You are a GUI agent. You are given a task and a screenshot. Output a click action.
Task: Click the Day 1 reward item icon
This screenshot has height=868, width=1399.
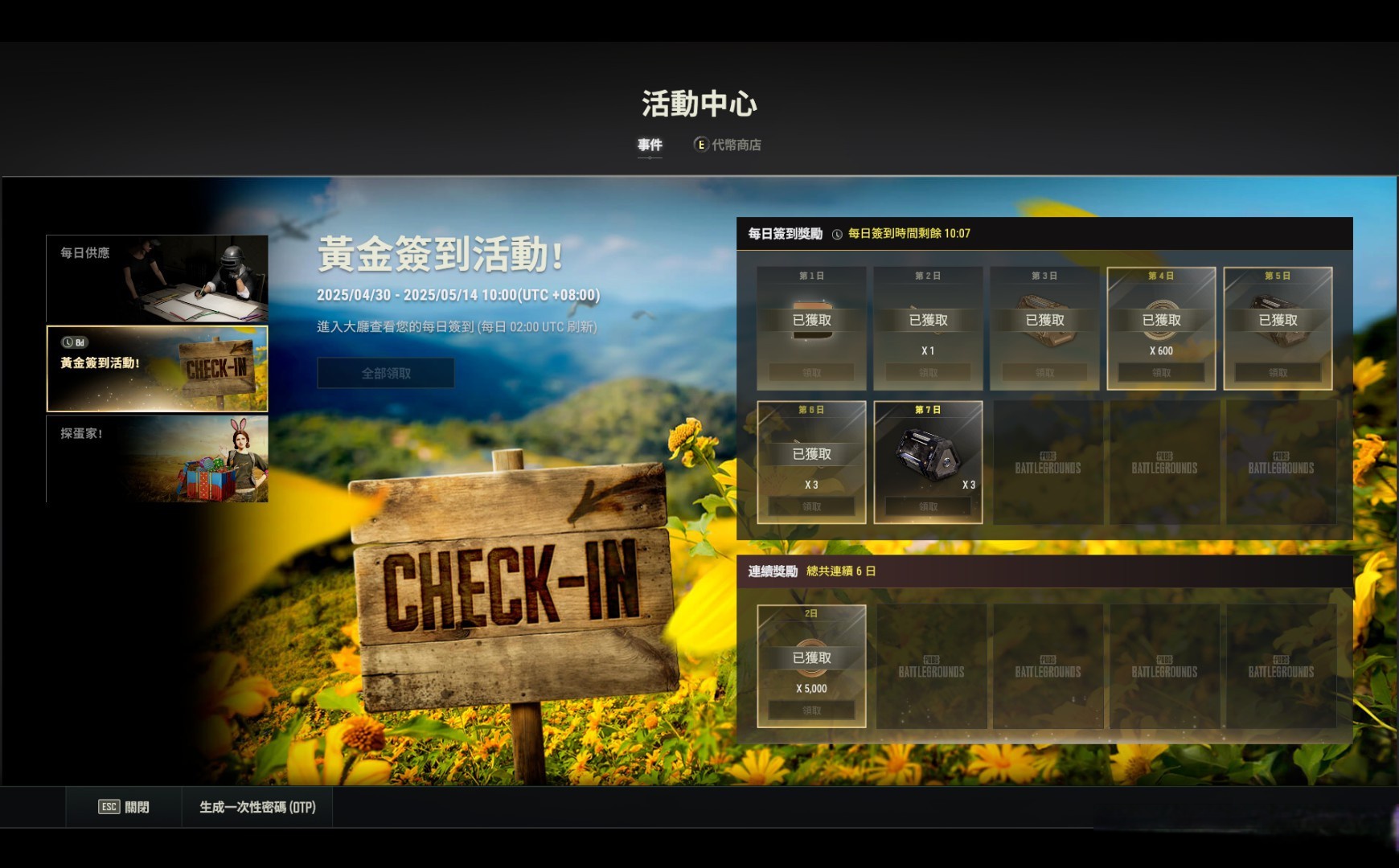point(812,319)
